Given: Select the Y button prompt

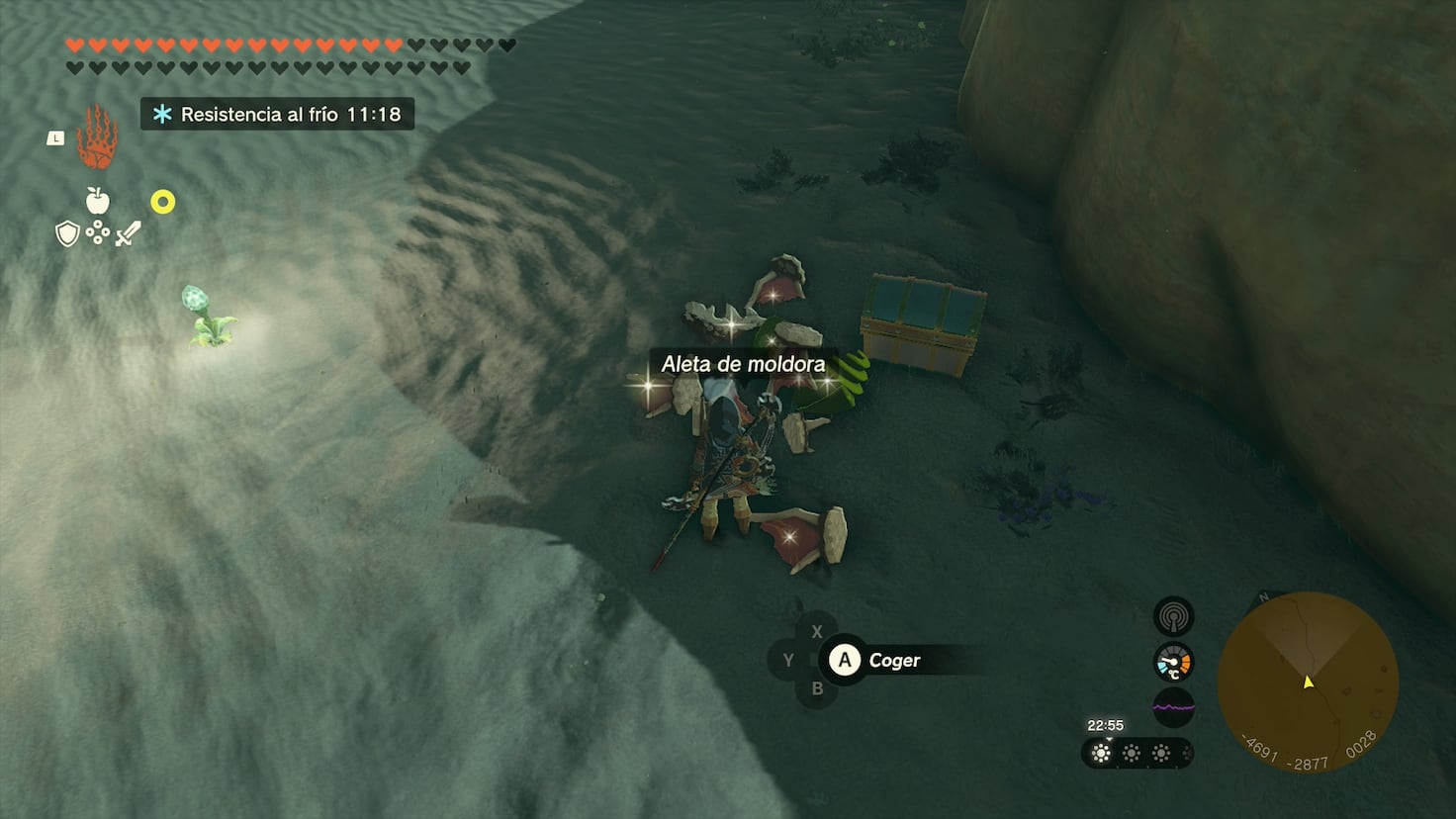Looking at the screenshot, I should [x=788, y=660].
